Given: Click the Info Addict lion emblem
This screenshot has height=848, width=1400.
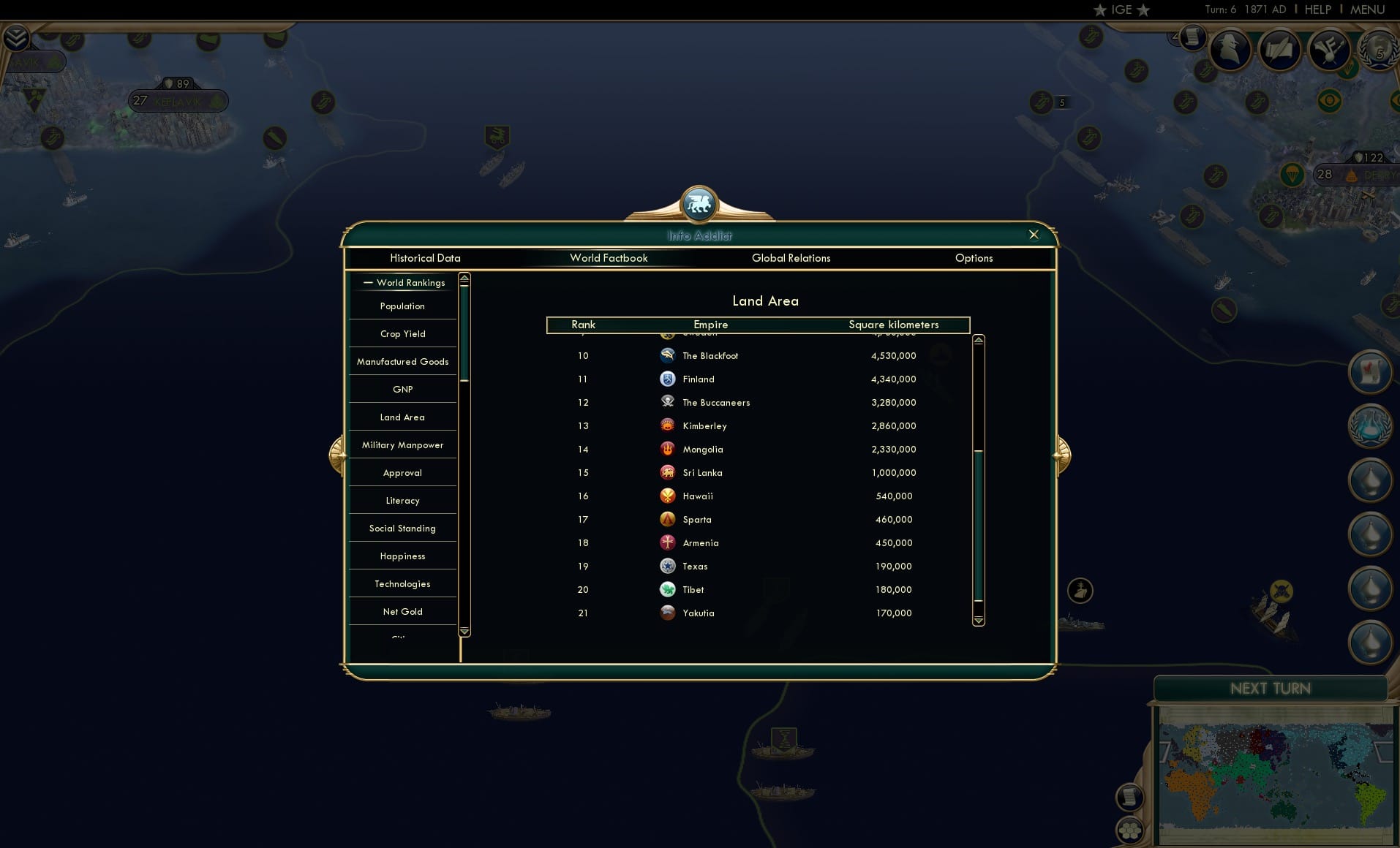Looking at the screenshot, I should click(x=699, y=205).
